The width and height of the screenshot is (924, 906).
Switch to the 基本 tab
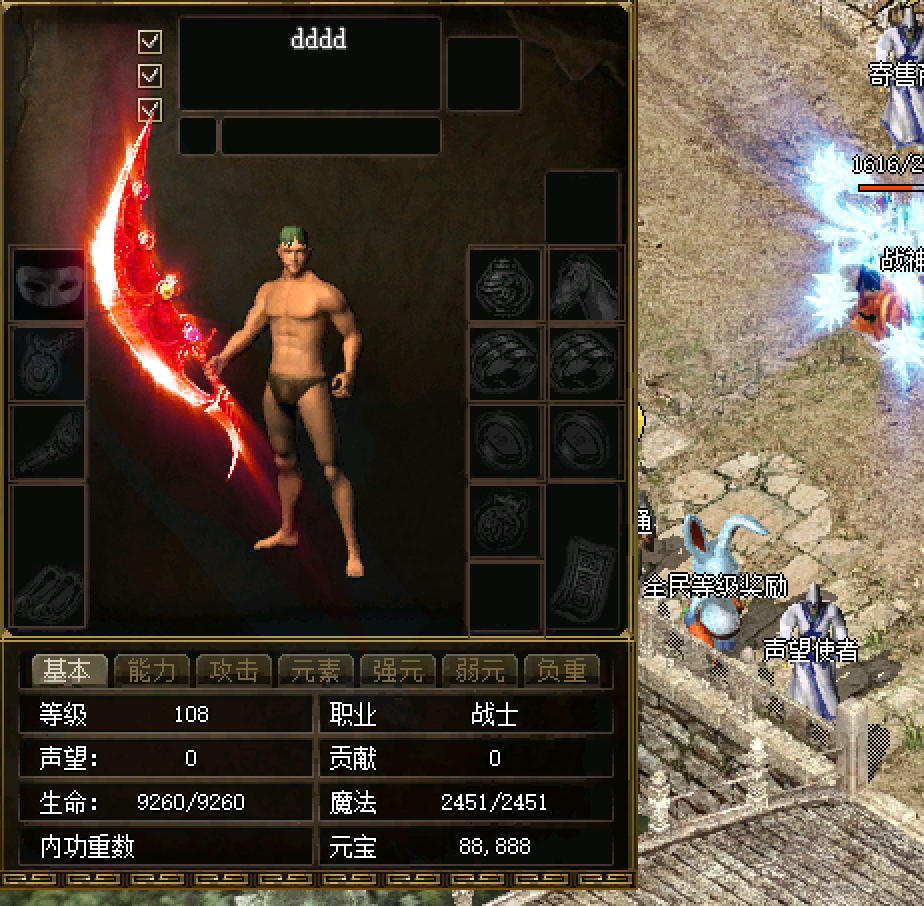[x=68, y=670]
